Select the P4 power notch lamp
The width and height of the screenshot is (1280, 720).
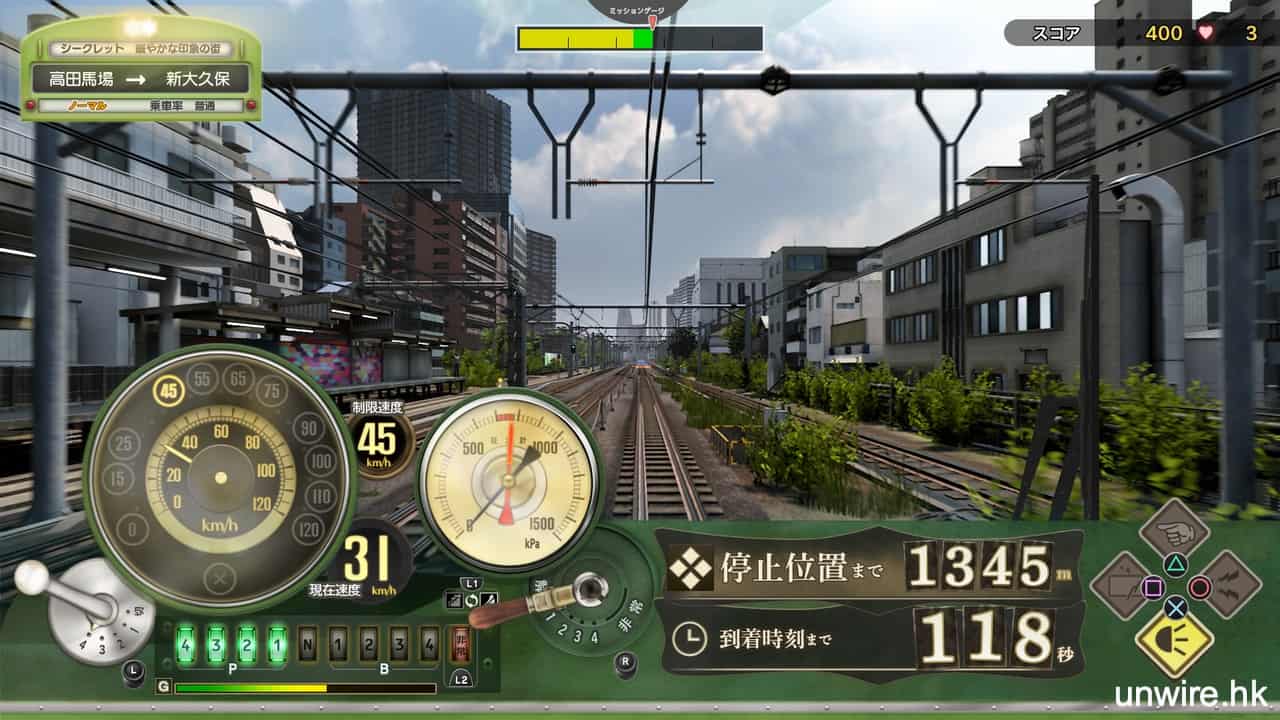tap(184, 643)
